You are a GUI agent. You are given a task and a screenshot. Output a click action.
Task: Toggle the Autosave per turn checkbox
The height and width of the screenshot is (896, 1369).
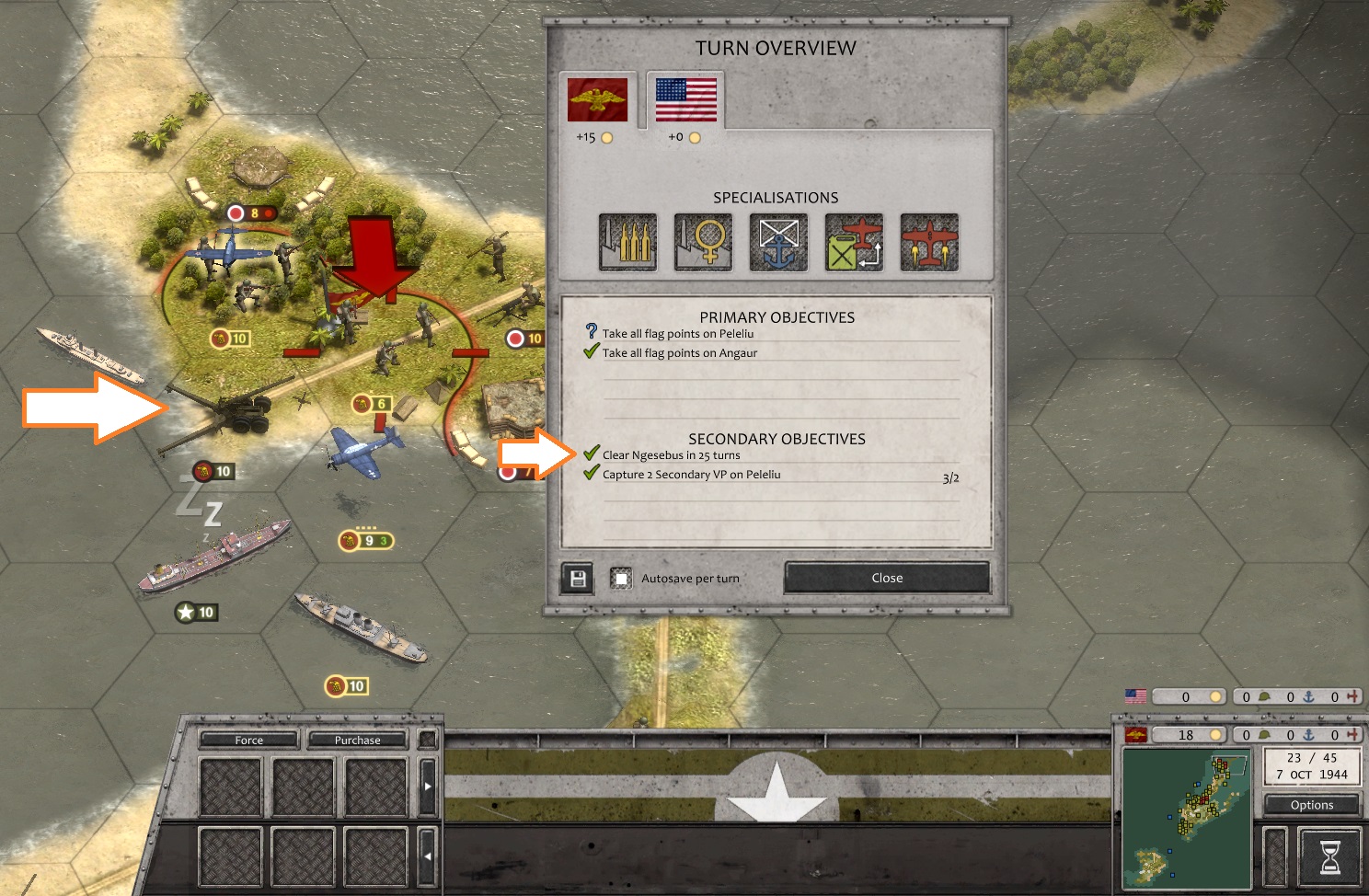click(x=622, y=578)
